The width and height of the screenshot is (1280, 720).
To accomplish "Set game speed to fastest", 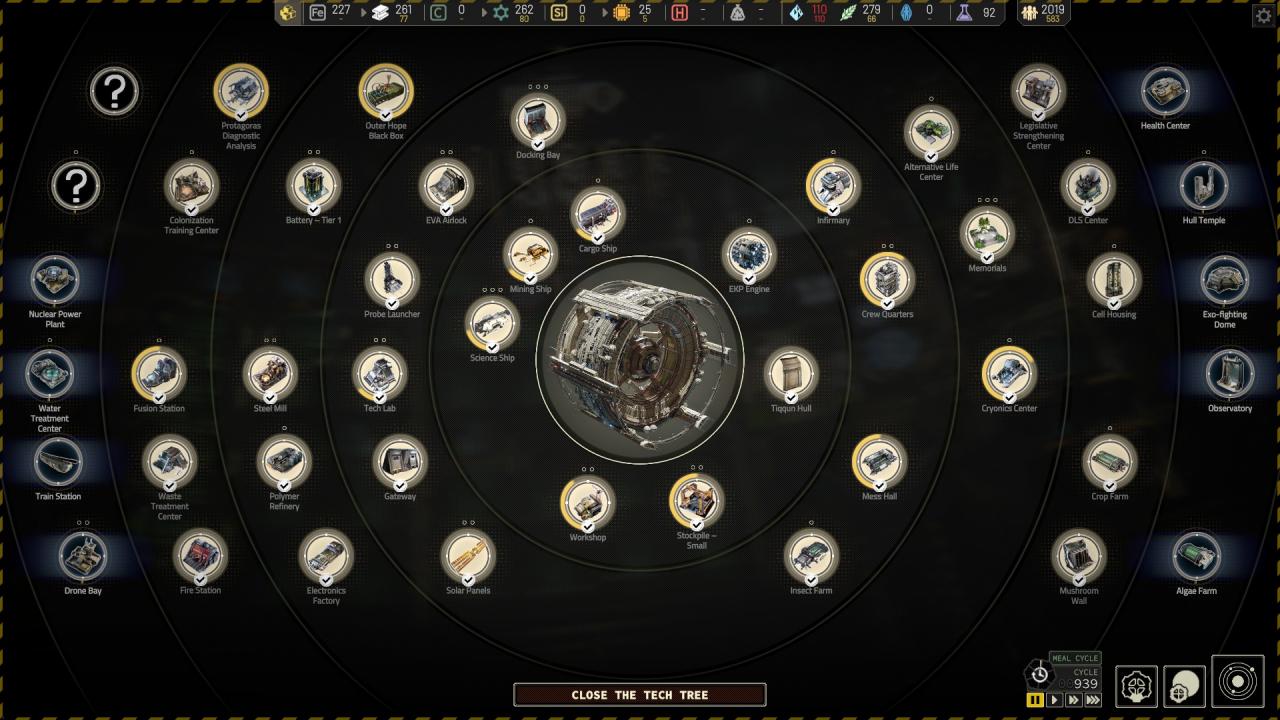I will [1093, 700].
